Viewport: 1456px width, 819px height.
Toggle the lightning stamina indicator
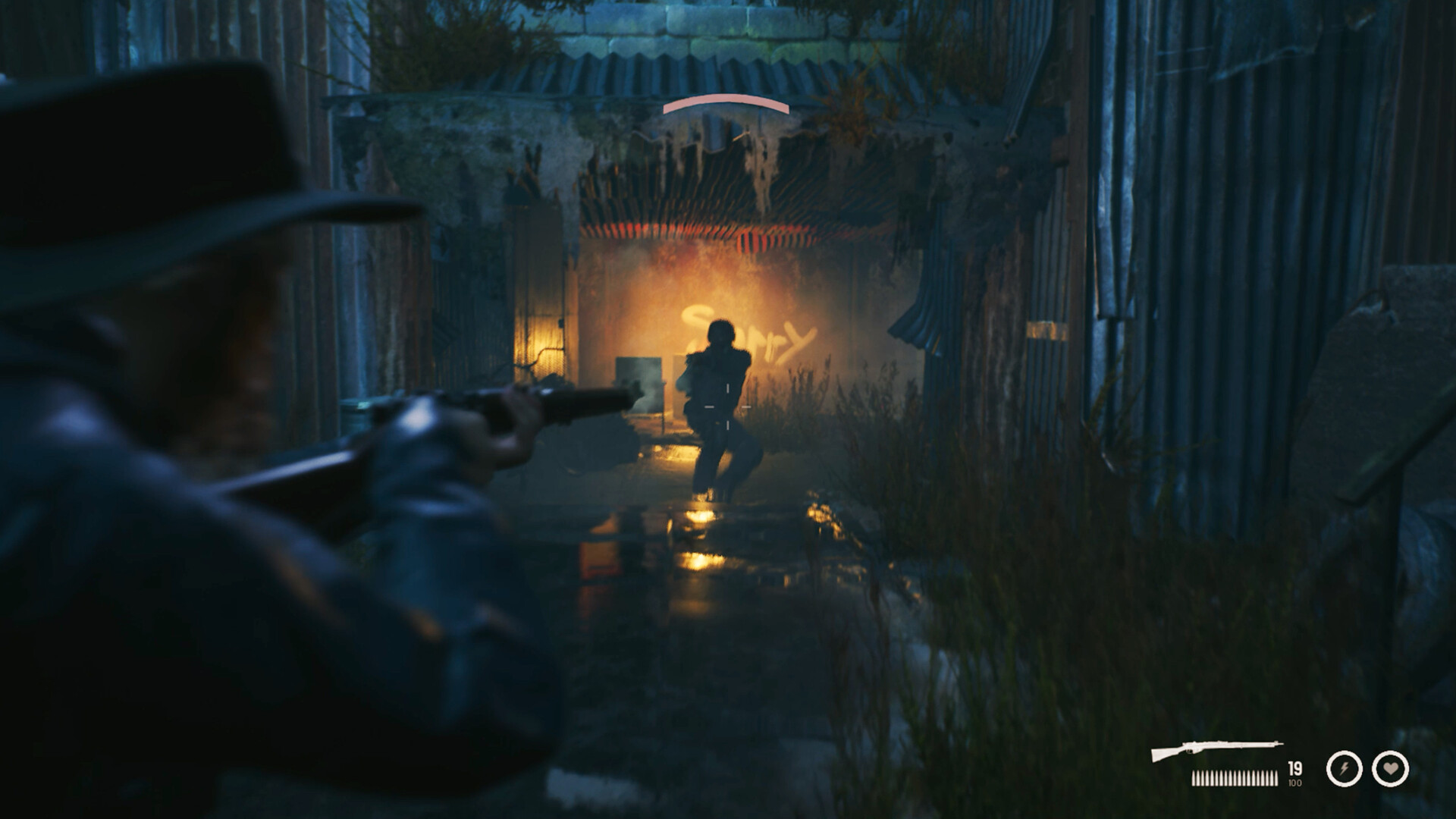tap(1344, 769)
